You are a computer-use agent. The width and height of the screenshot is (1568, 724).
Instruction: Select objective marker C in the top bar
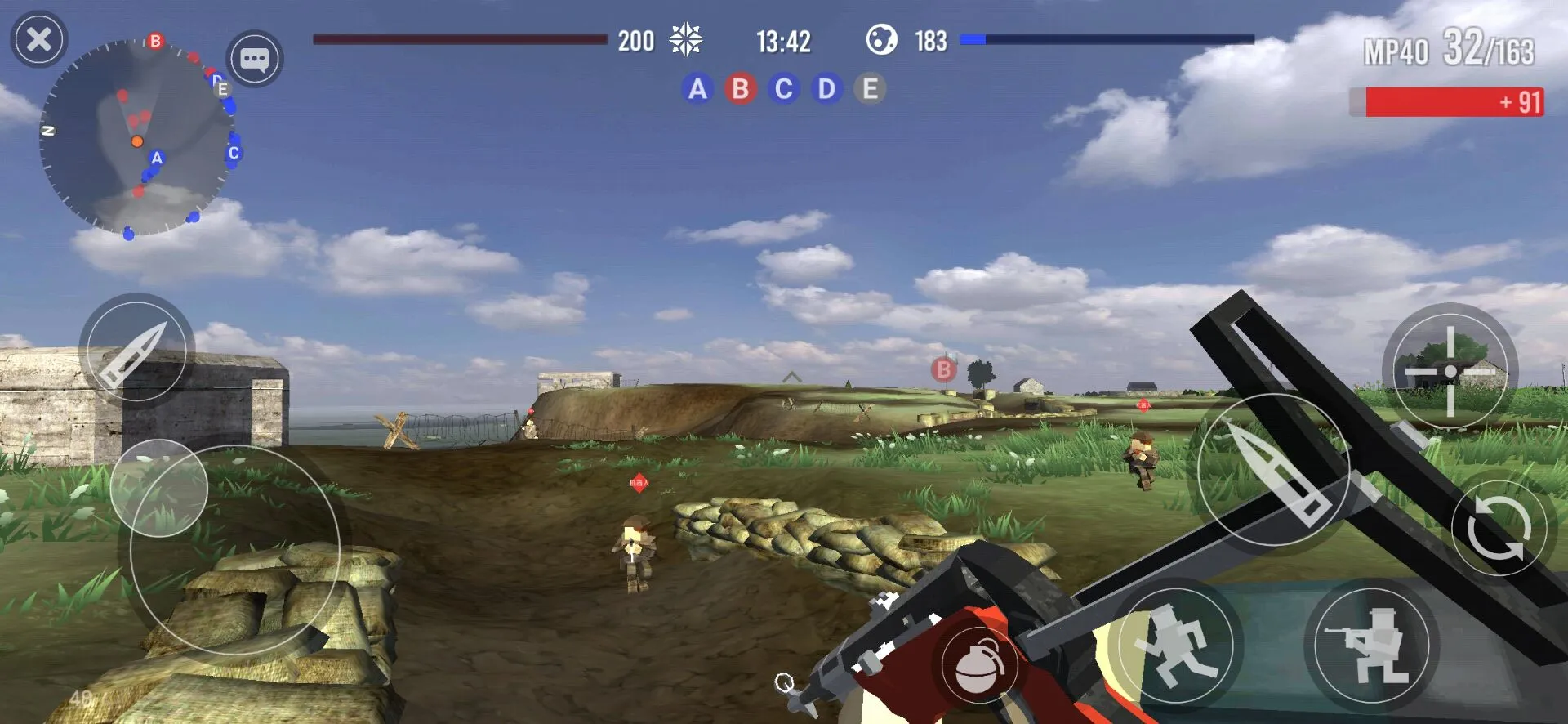[783, 89]
